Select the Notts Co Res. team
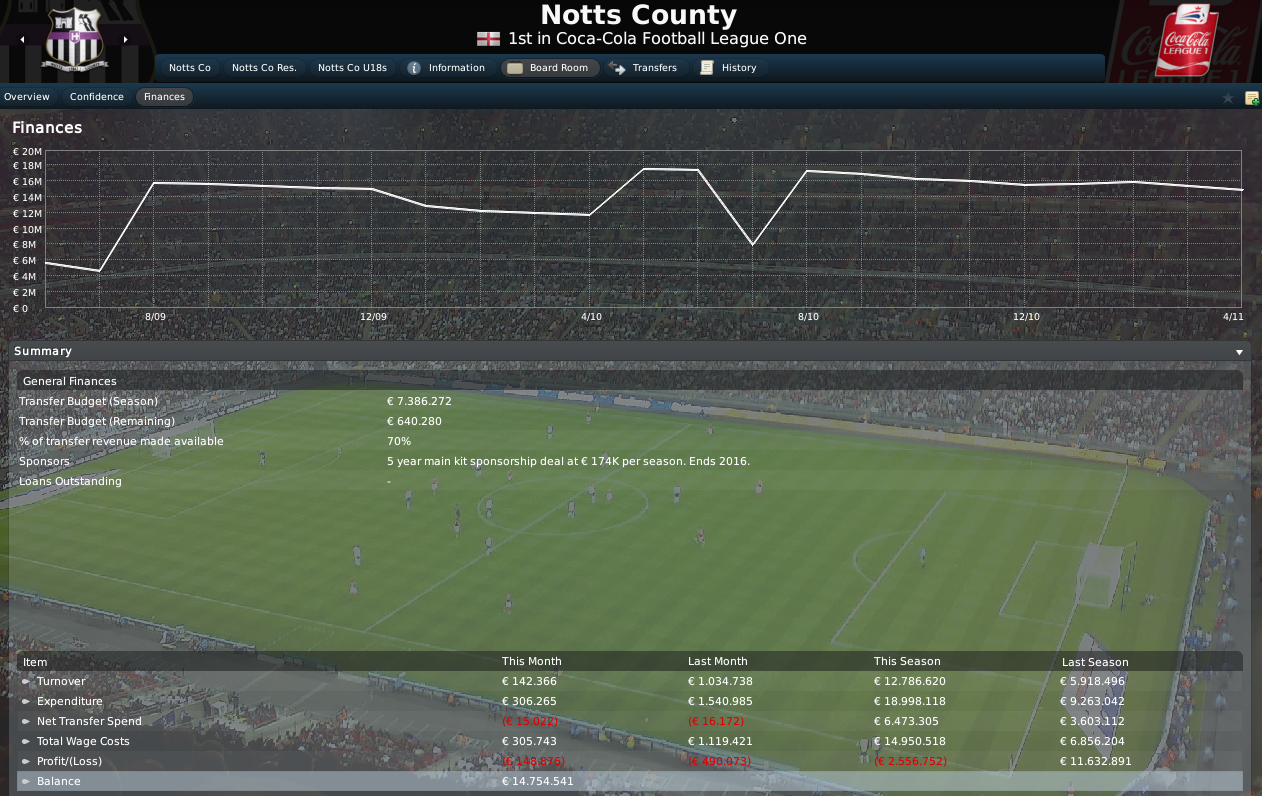Viewport: 1262px width, 796px height. tap(264, 68)
